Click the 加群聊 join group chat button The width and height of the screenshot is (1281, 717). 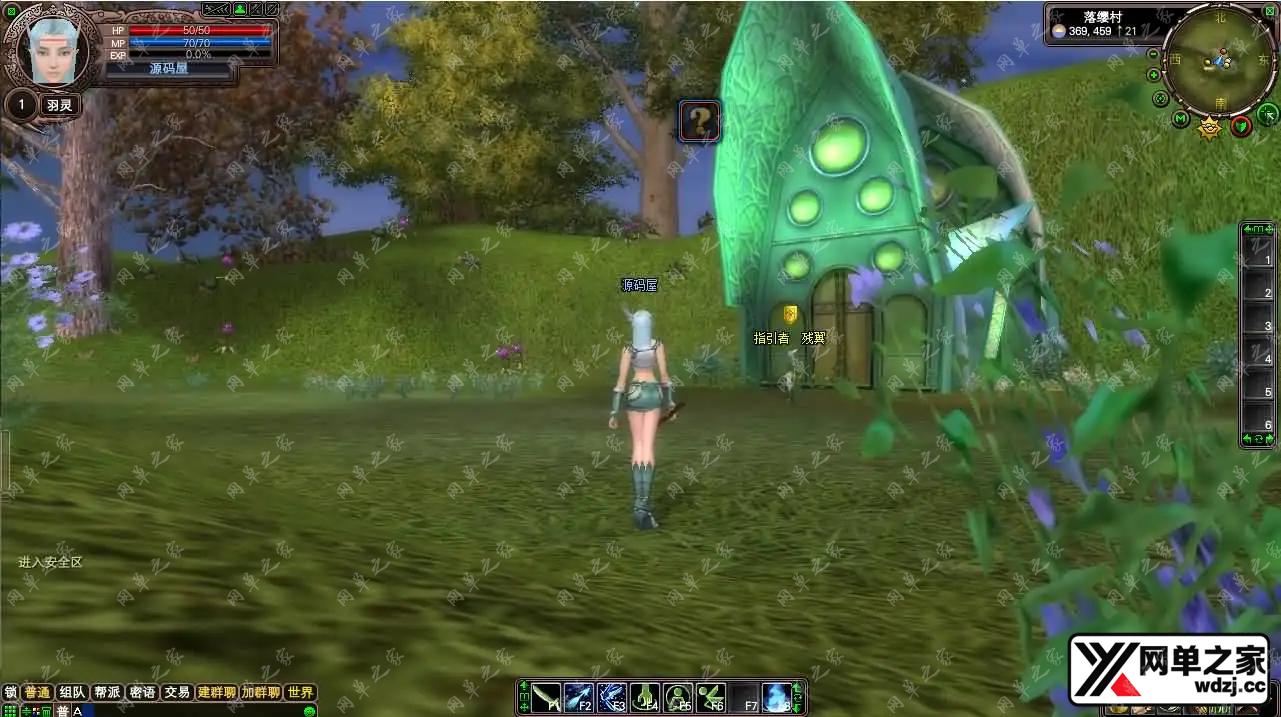click(x=260, y=692)
